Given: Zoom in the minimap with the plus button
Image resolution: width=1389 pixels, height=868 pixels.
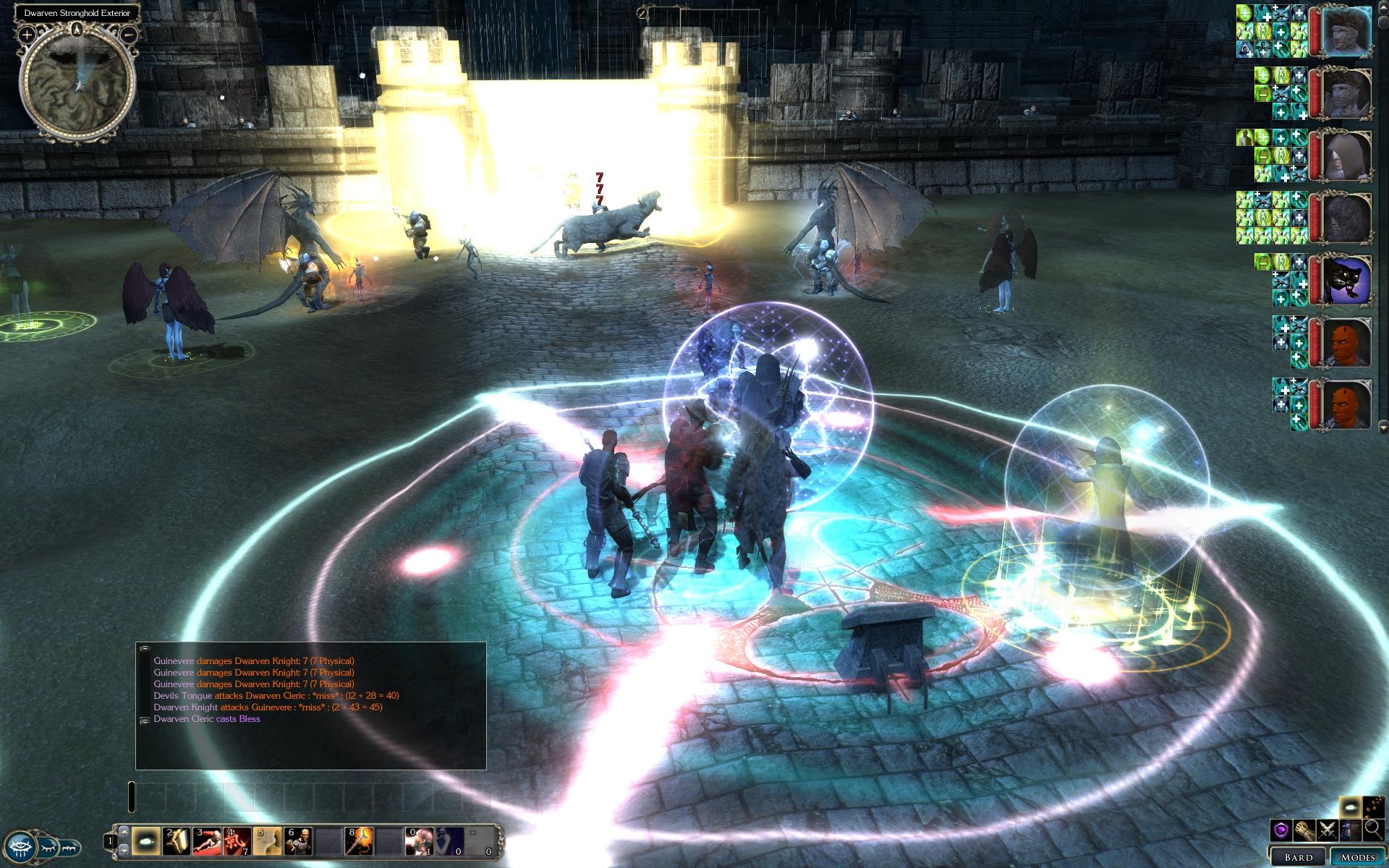Looking at the screenshot, I should (27, 34).
